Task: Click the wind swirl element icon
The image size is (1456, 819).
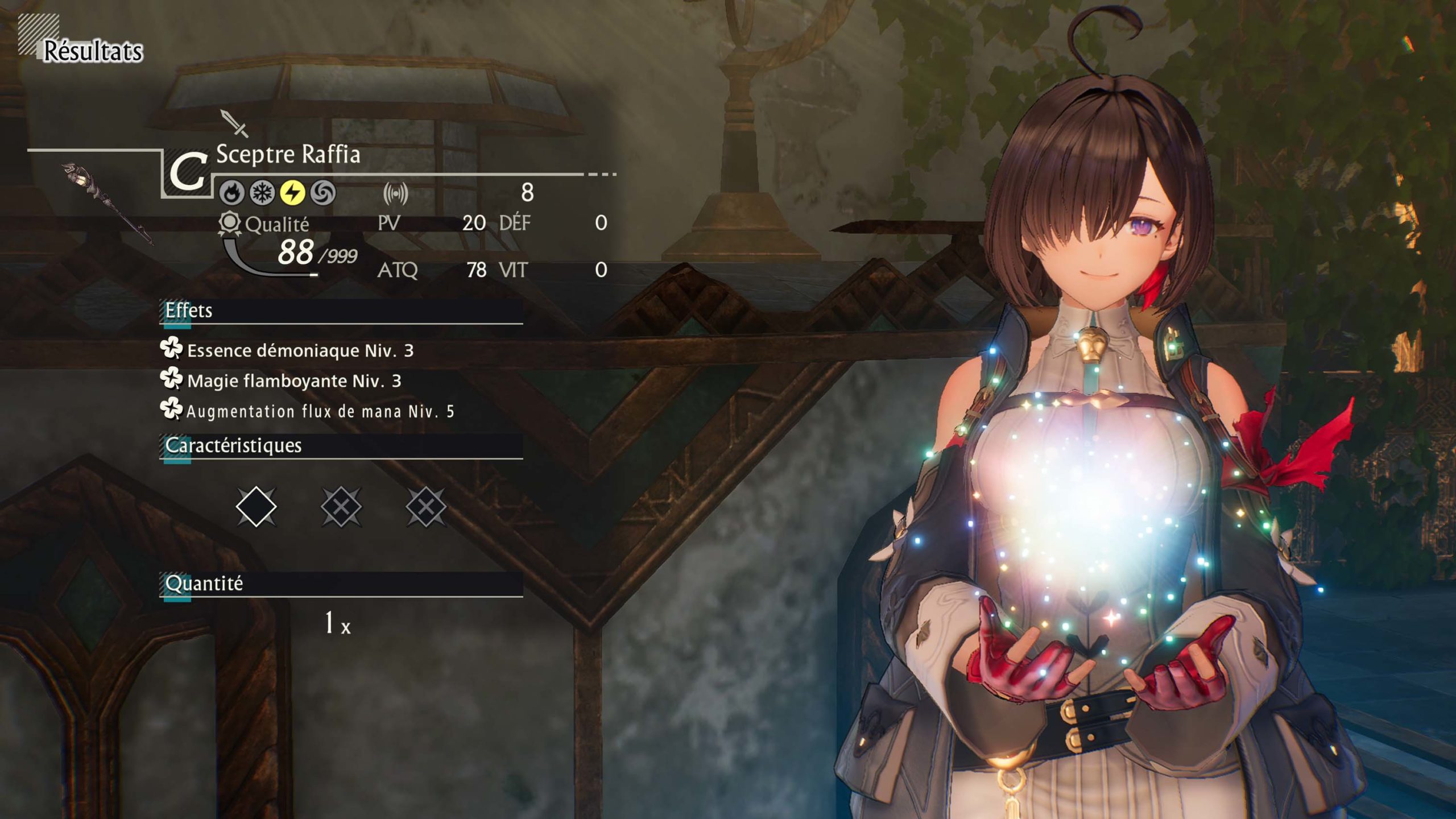Action: point(323,193)
